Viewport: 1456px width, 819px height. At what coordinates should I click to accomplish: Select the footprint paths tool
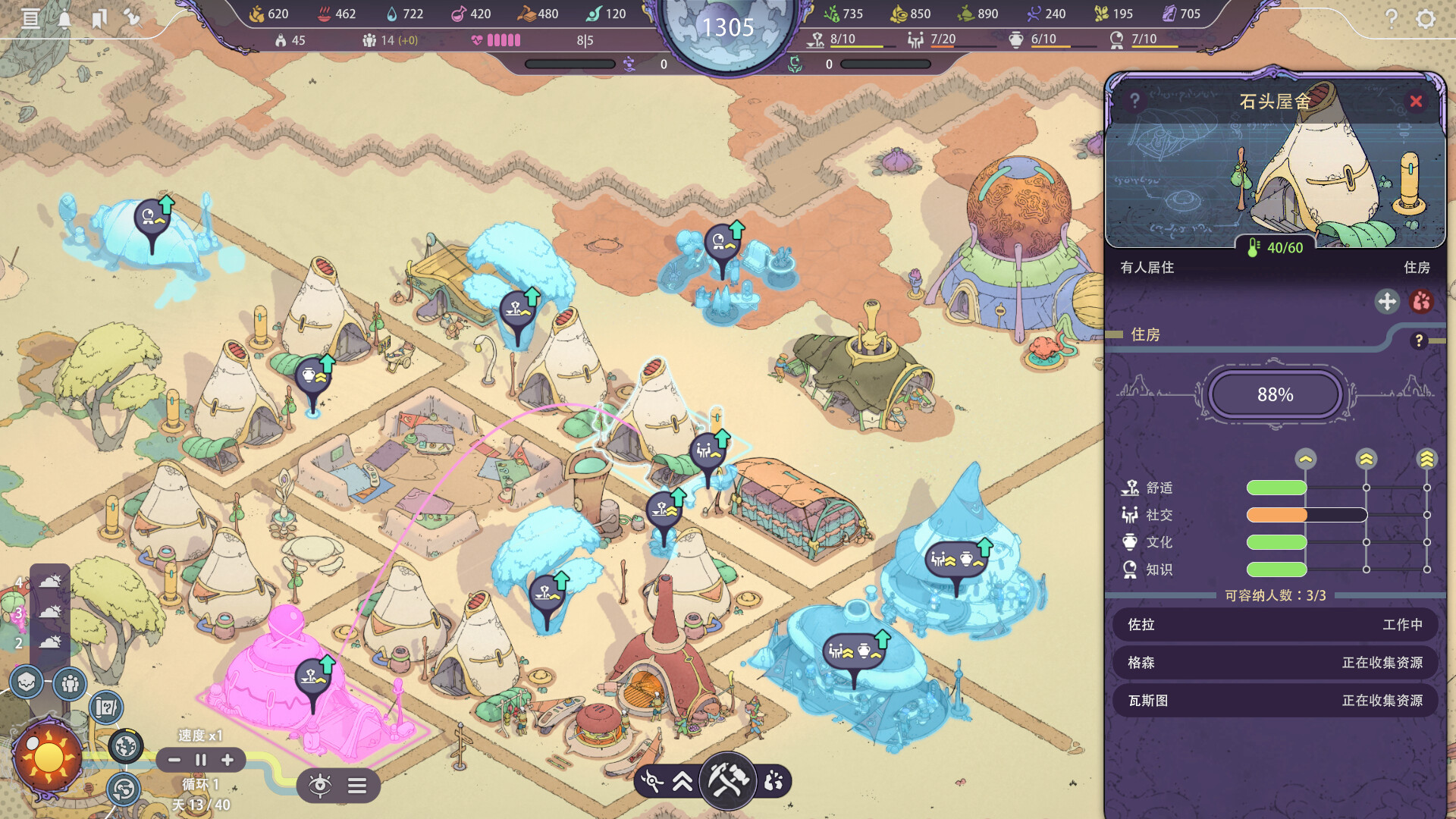tap(773, 781)
